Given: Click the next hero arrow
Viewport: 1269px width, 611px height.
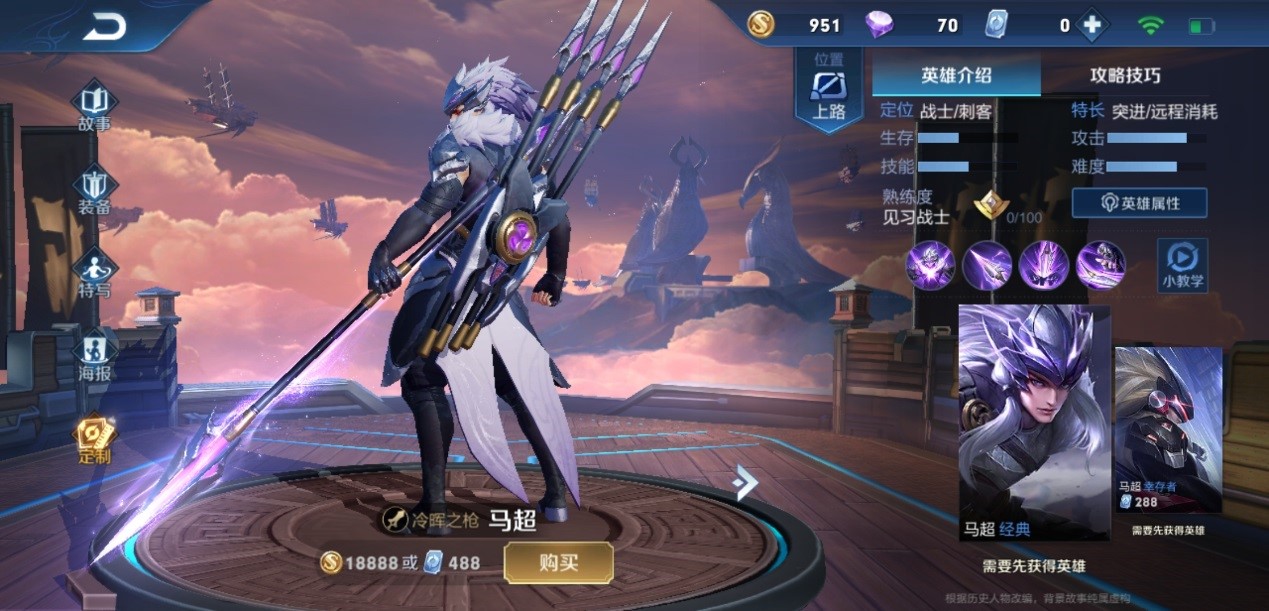Looking at the screenshot, I should tap(745, 482).
